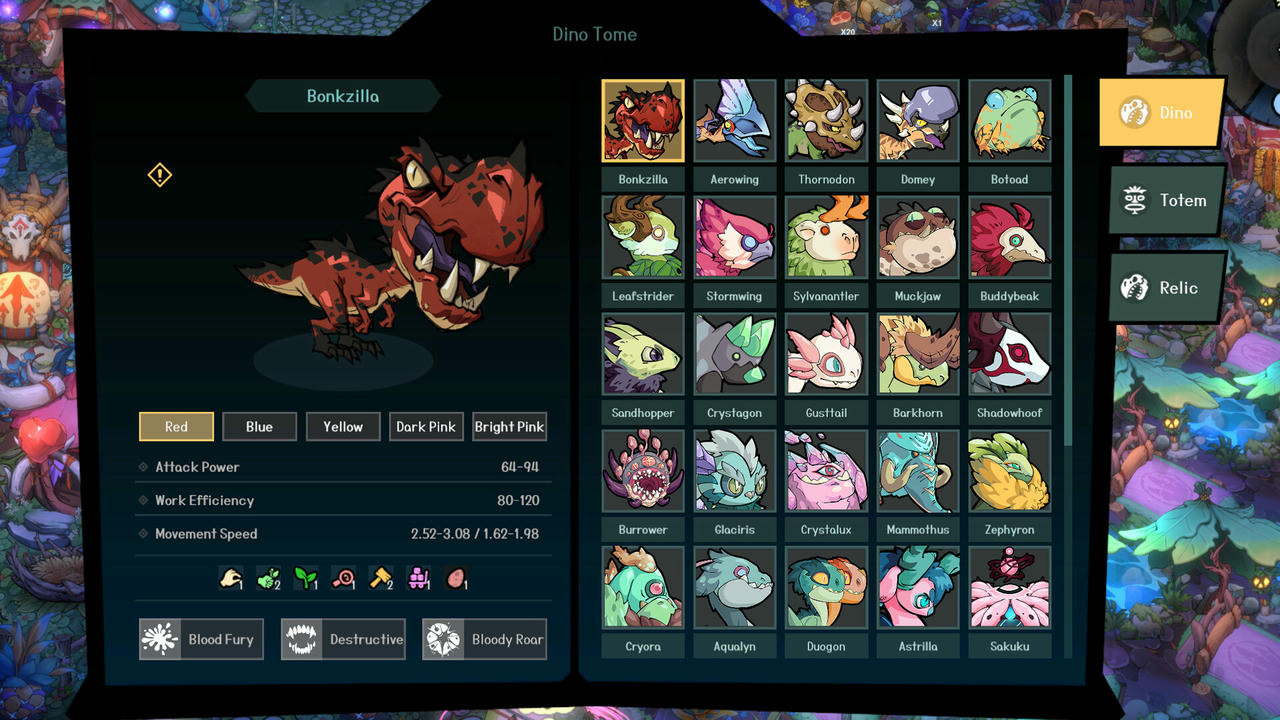Select the Blue color variant

pyautogui.click(x=259, y=426)
